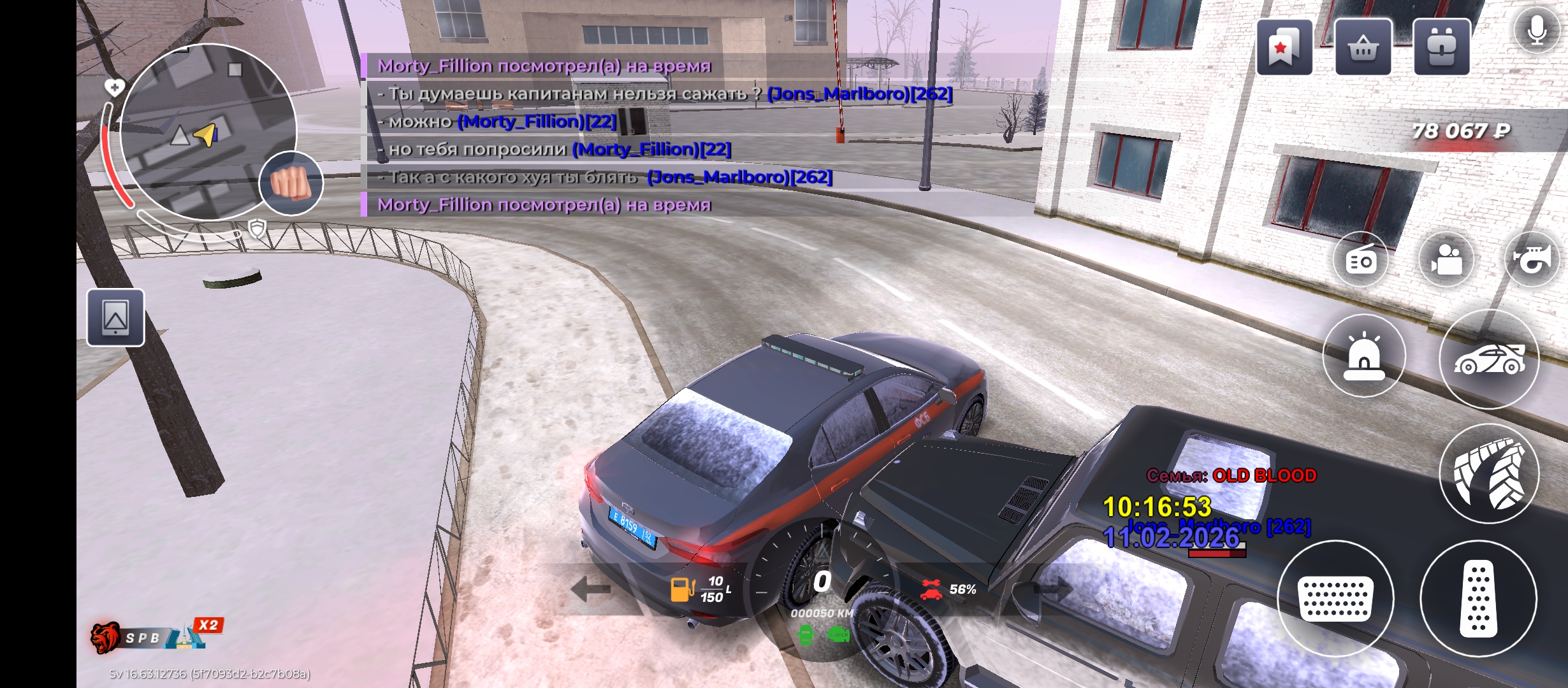Viewport: 1568px width, 688px height.
Task: Tap the X2 bonus badge
Action: [208, 625]
